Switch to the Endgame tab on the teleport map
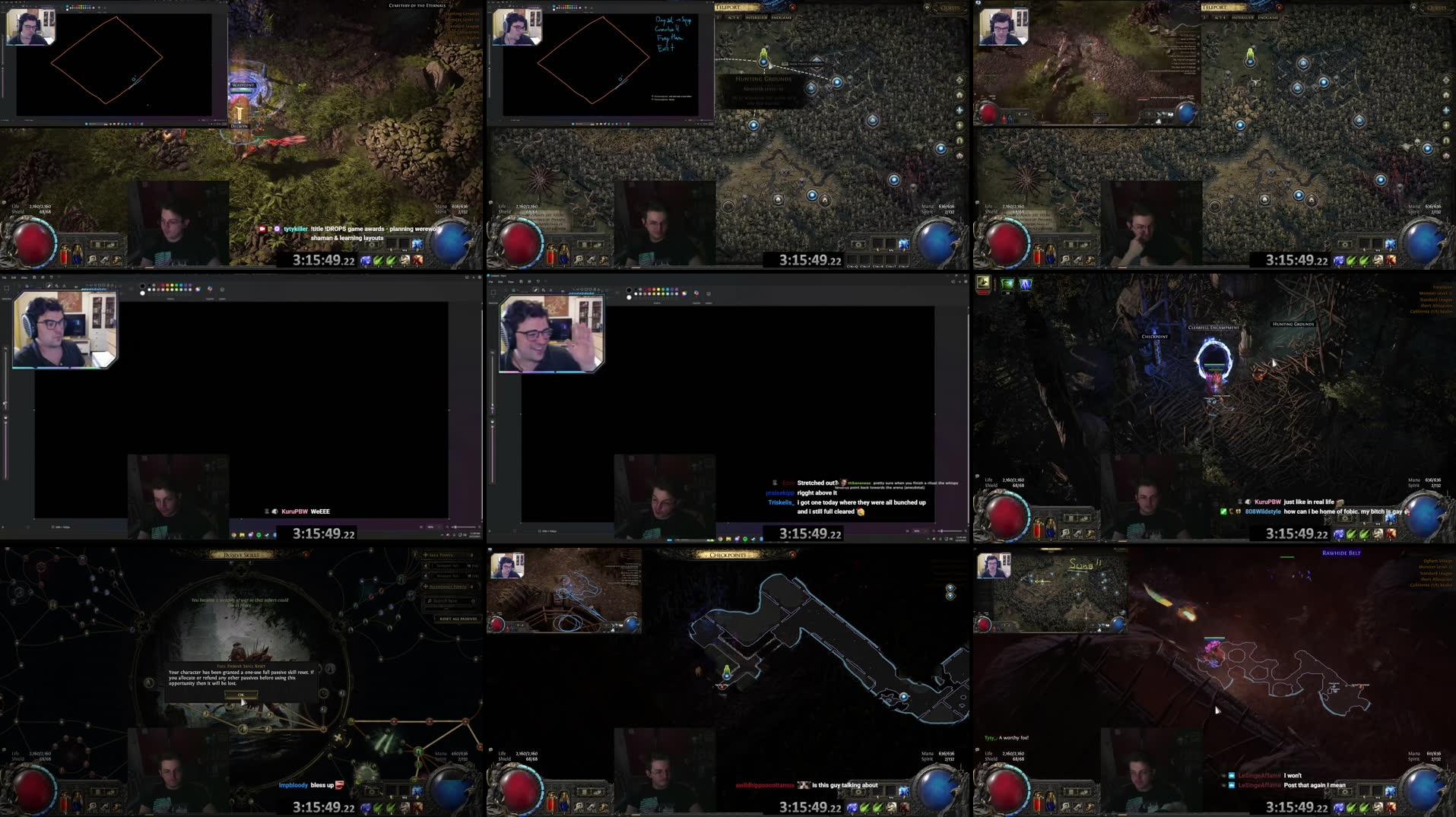 781,17
